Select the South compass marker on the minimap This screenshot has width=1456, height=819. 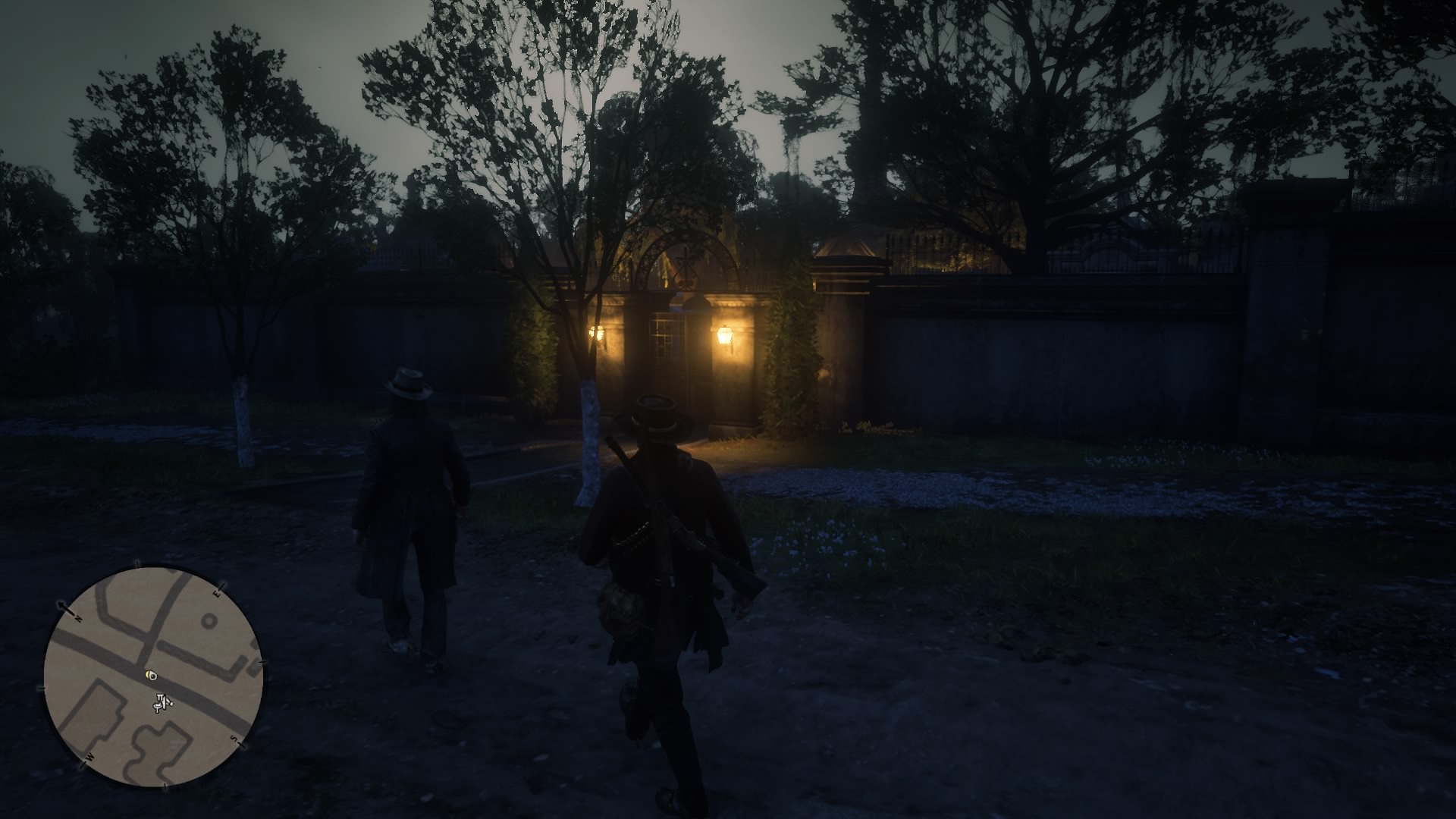(x=233, y=739)
